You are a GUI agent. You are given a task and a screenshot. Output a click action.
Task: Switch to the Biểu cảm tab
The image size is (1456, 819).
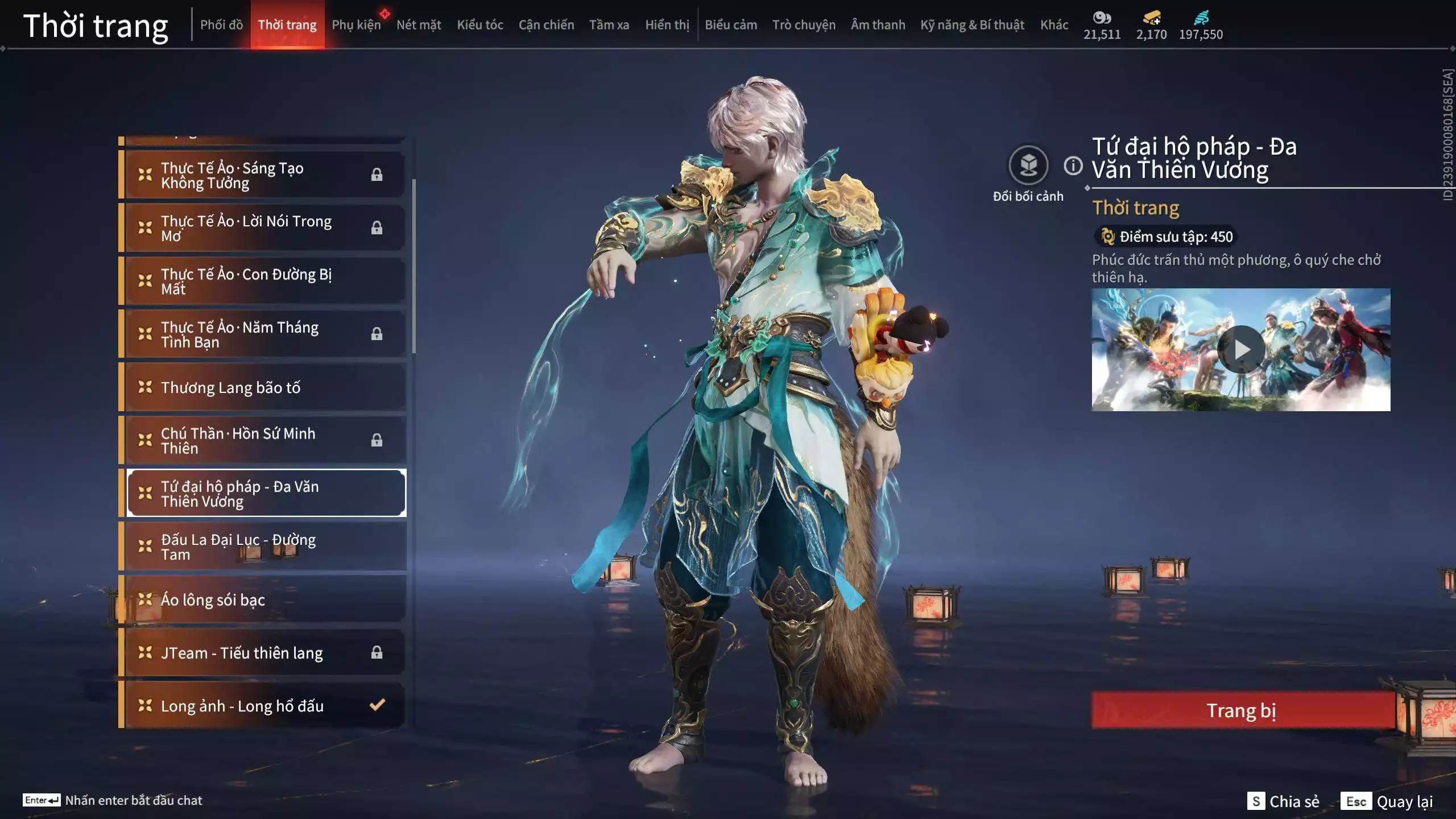(731, 25)
